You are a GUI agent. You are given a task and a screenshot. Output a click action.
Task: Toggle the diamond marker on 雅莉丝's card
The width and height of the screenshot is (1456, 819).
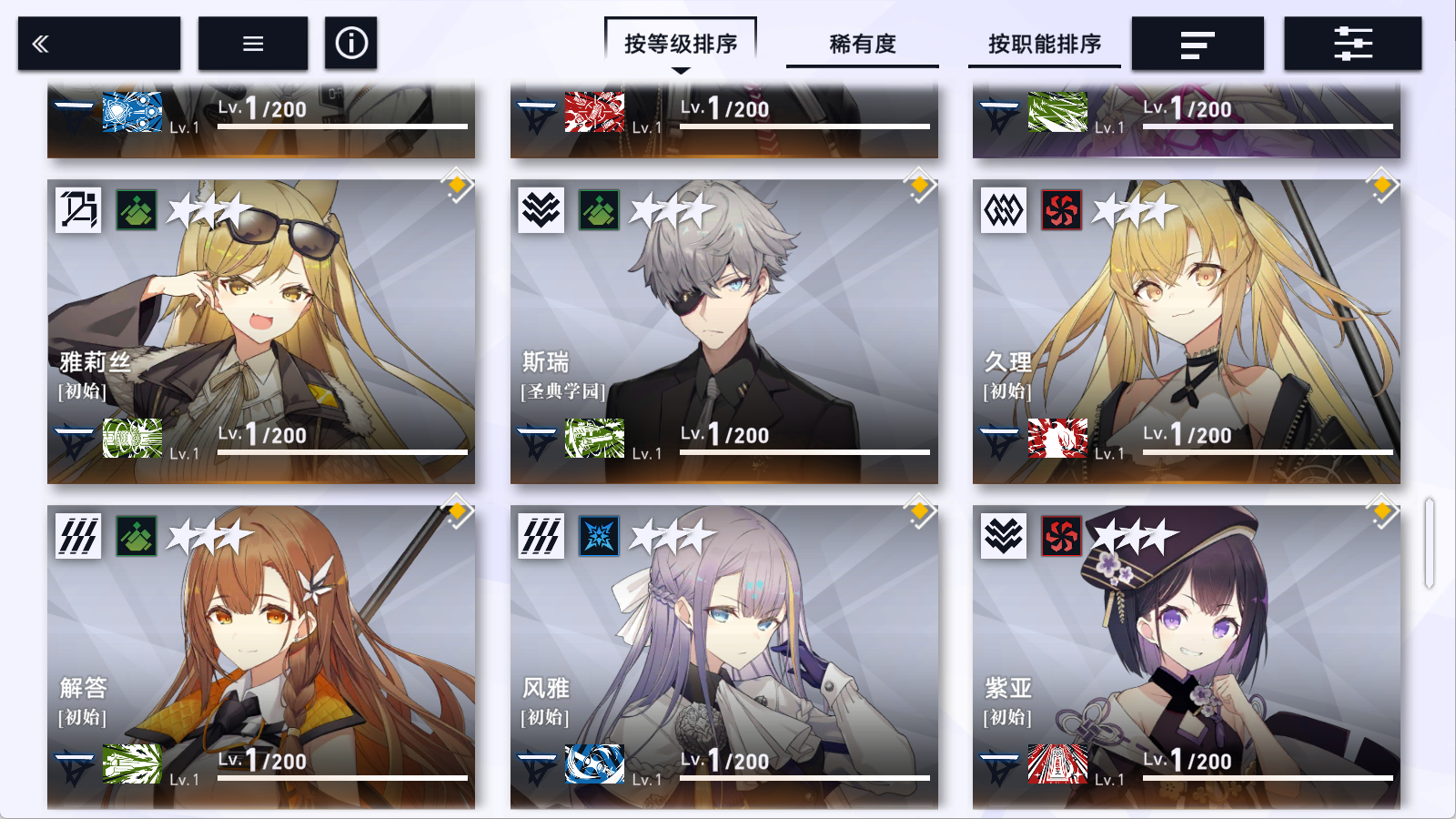pos(458,185)
